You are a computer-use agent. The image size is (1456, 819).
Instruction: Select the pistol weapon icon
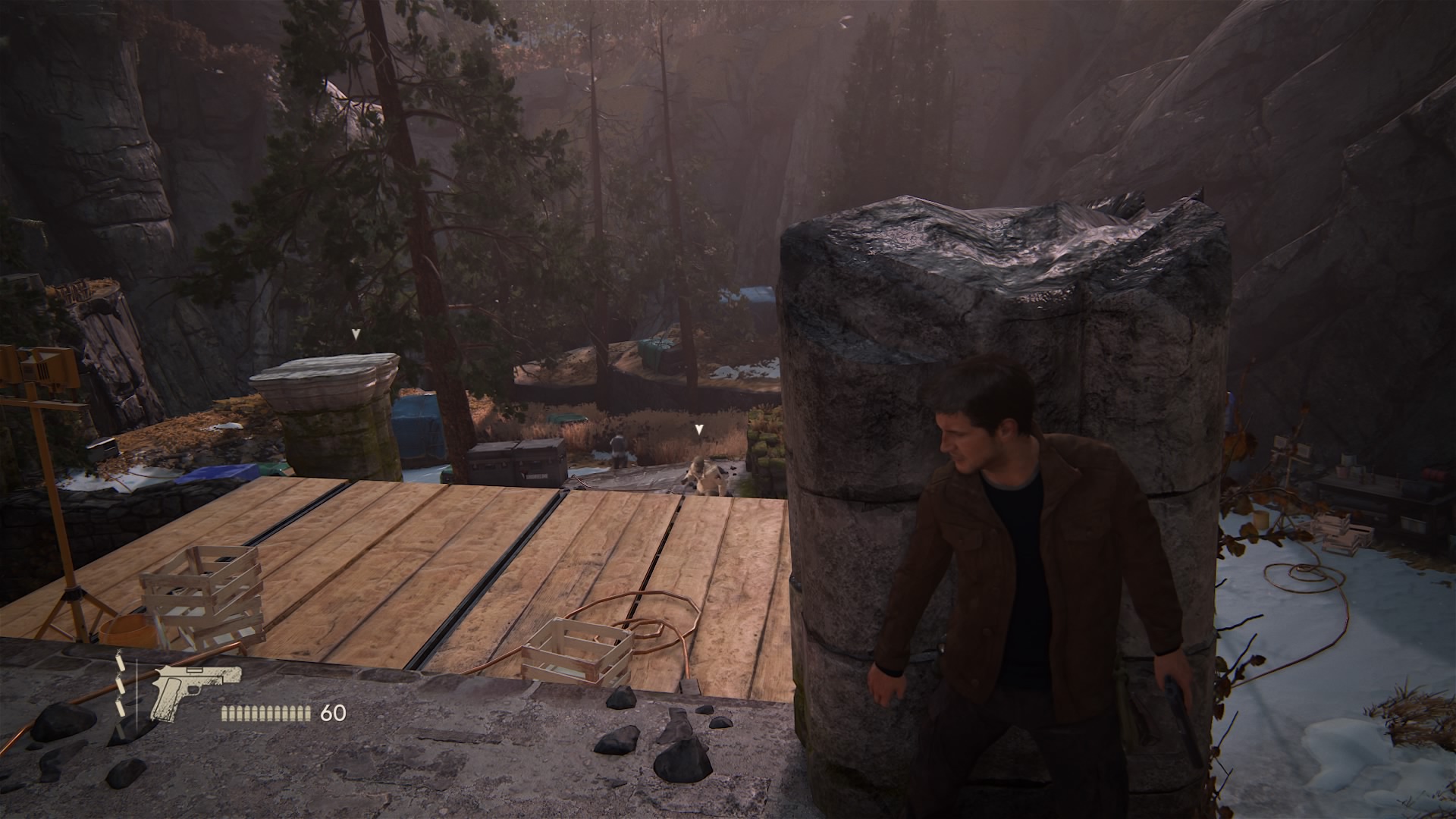coord(195,692)
